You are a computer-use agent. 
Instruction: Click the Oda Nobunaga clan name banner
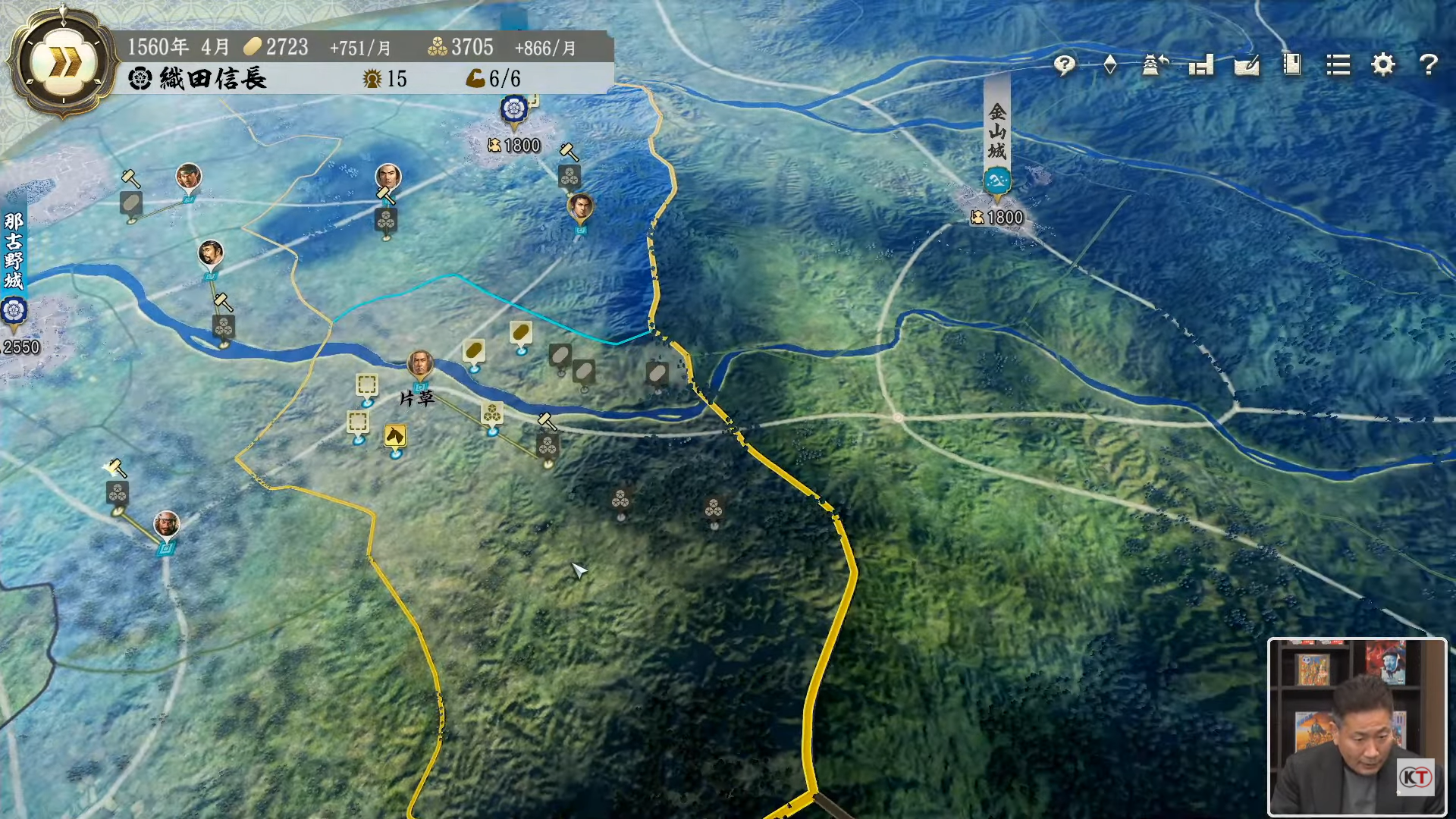[x=197, y=79]
